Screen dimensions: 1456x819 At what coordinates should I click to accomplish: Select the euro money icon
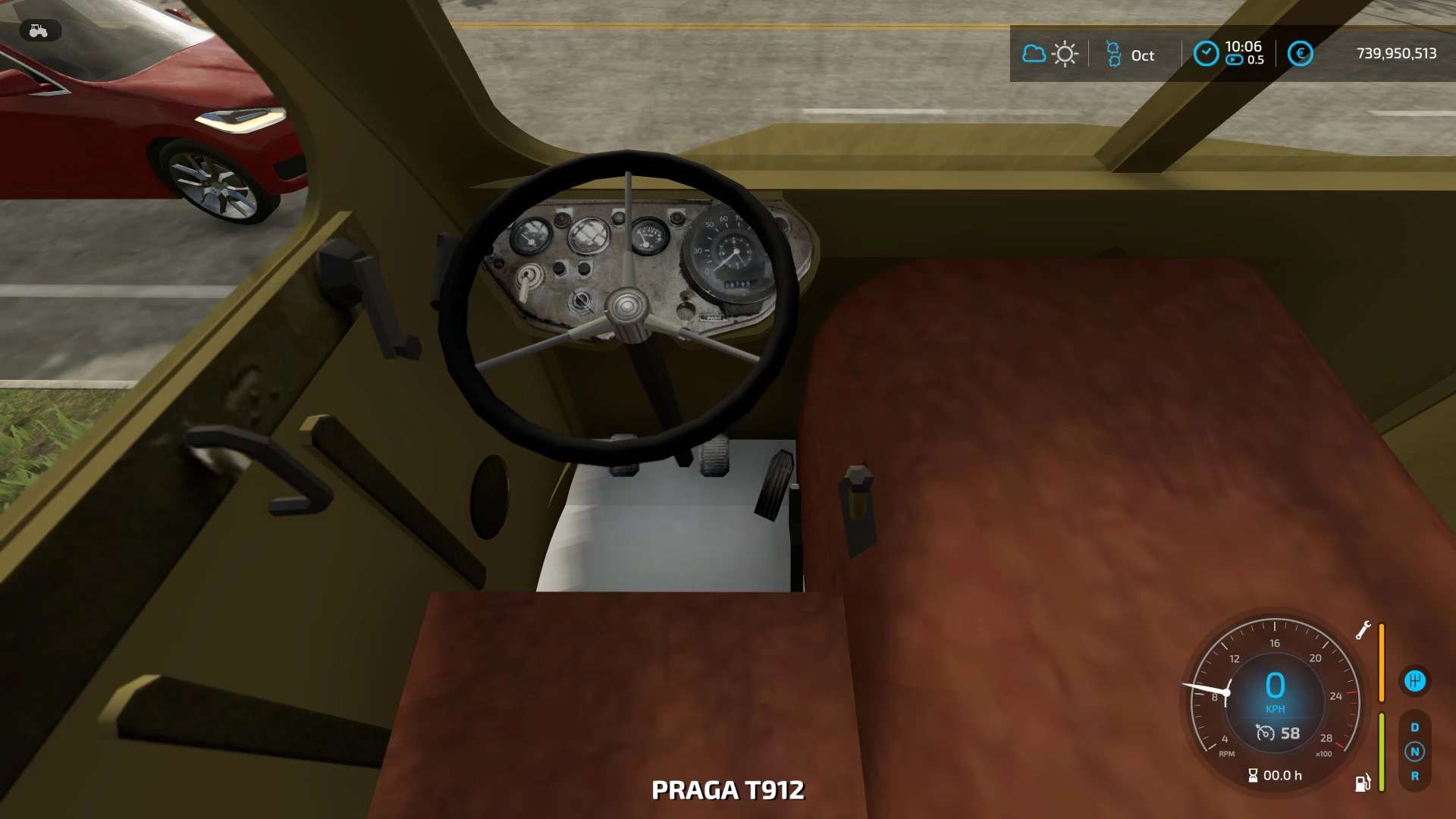(1300, 54)
